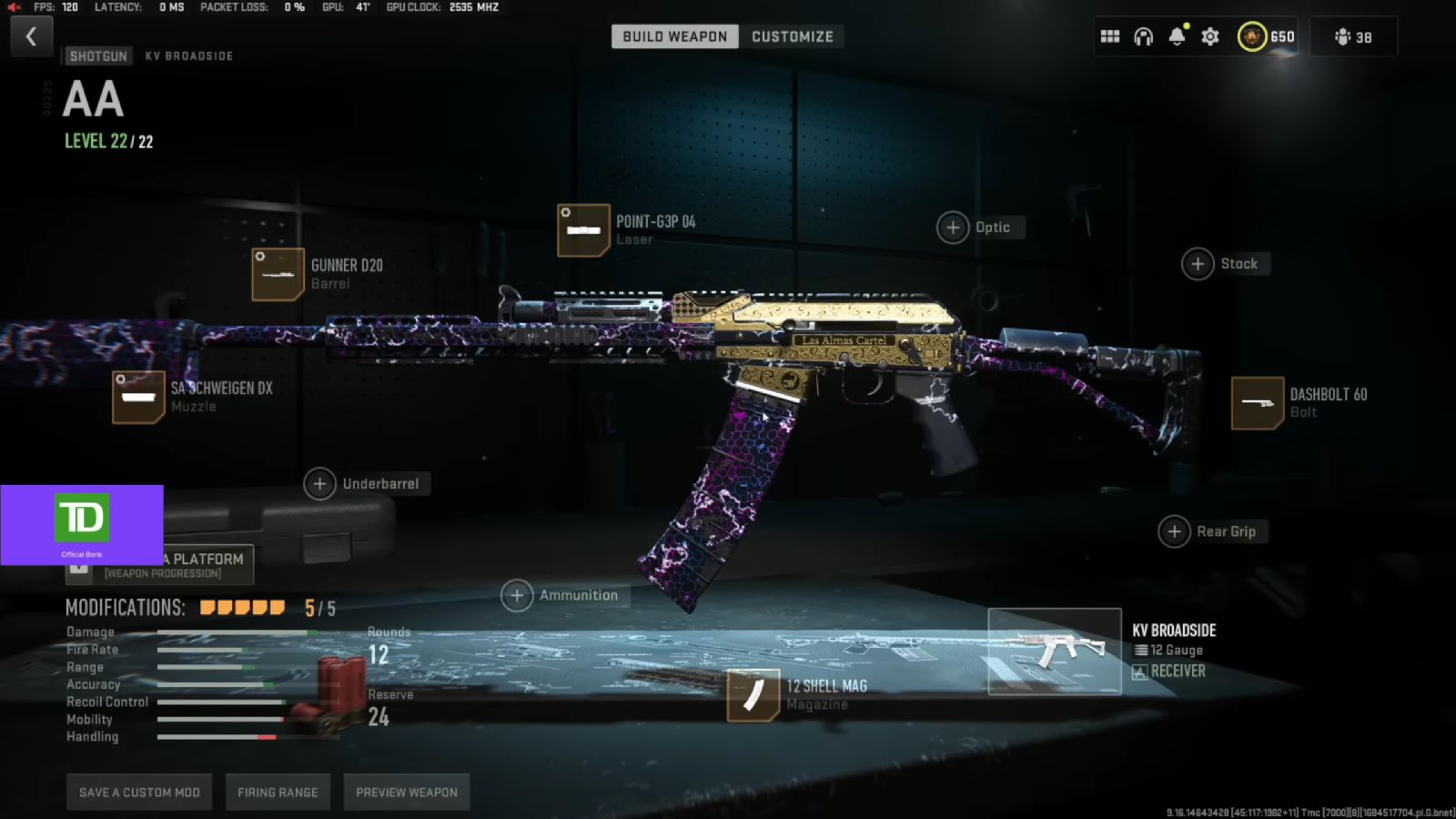Open the Underbarrel attachment slot
The width and height of the screenshot is (1456, 819).
click(319, 484)
